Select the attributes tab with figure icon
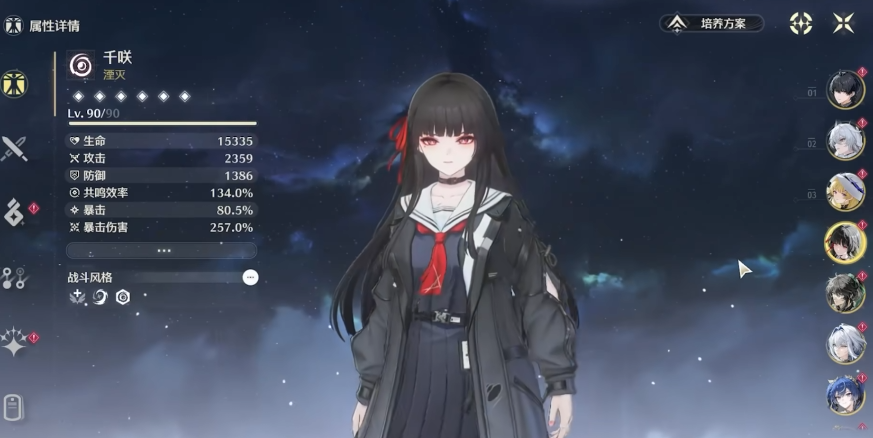Viewport: 873px width, 438px height. pos(14,84)
